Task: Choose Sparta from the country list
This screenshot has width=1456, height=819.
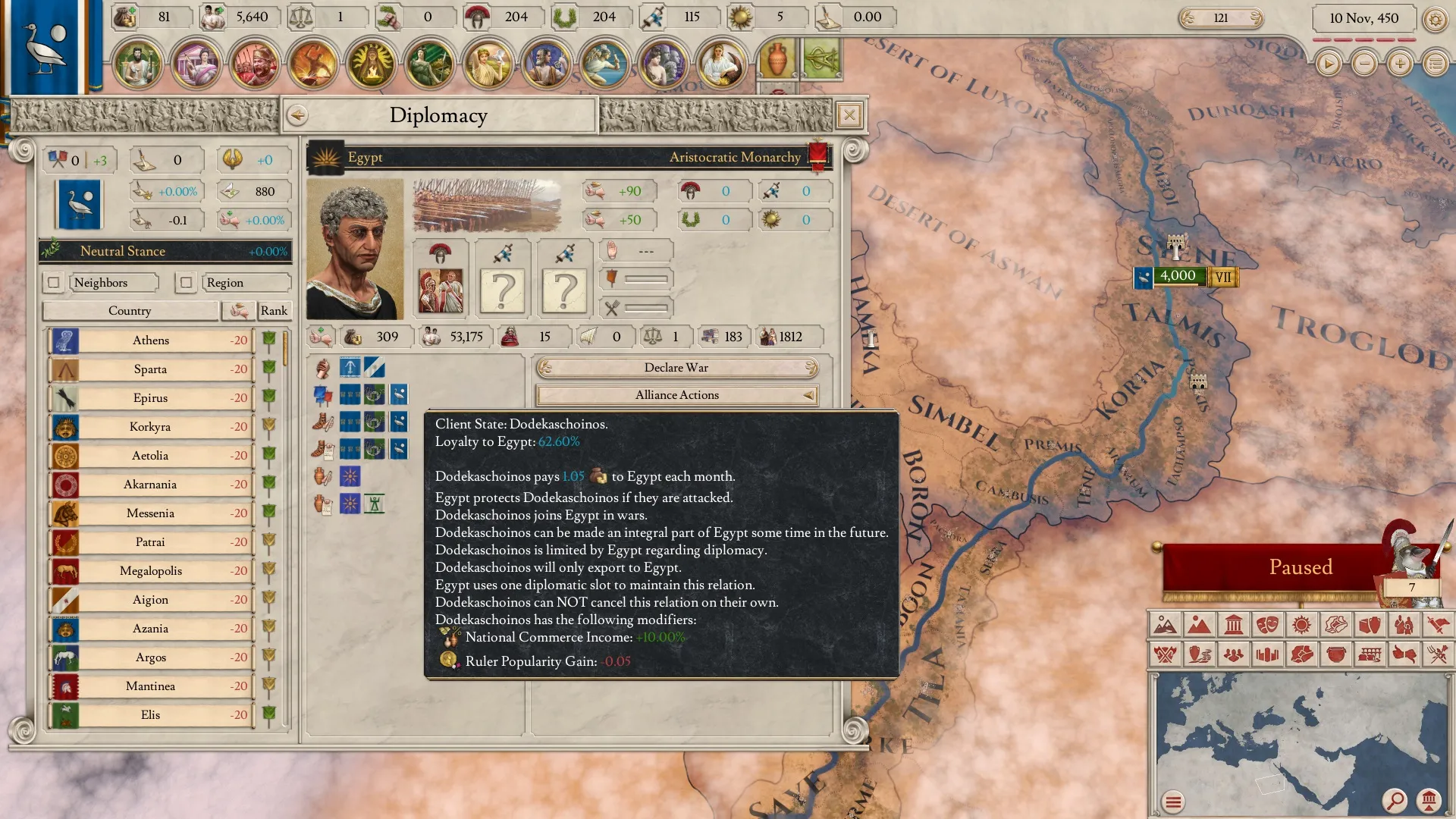Action: click(151, 369)
